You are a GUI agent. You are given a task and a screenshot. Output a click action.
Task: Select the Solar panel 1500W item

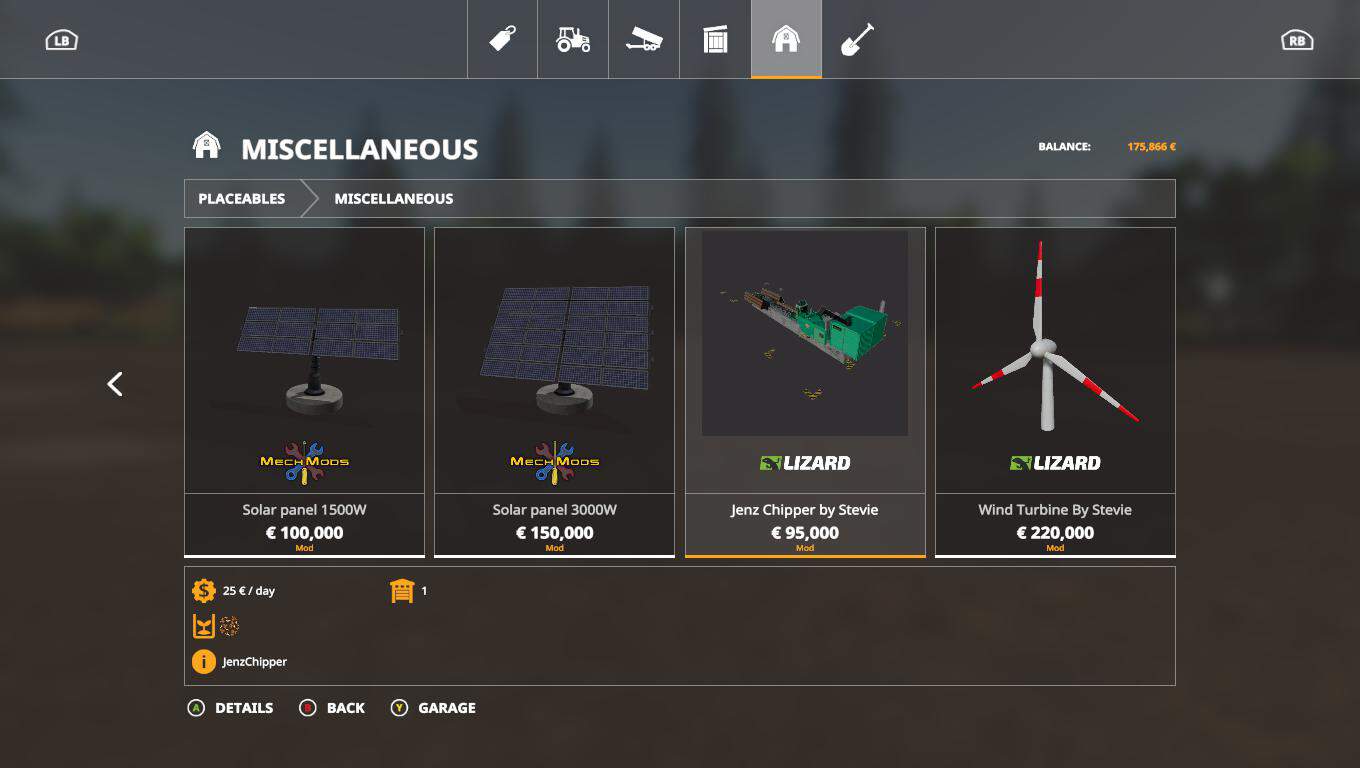point(304,391)
